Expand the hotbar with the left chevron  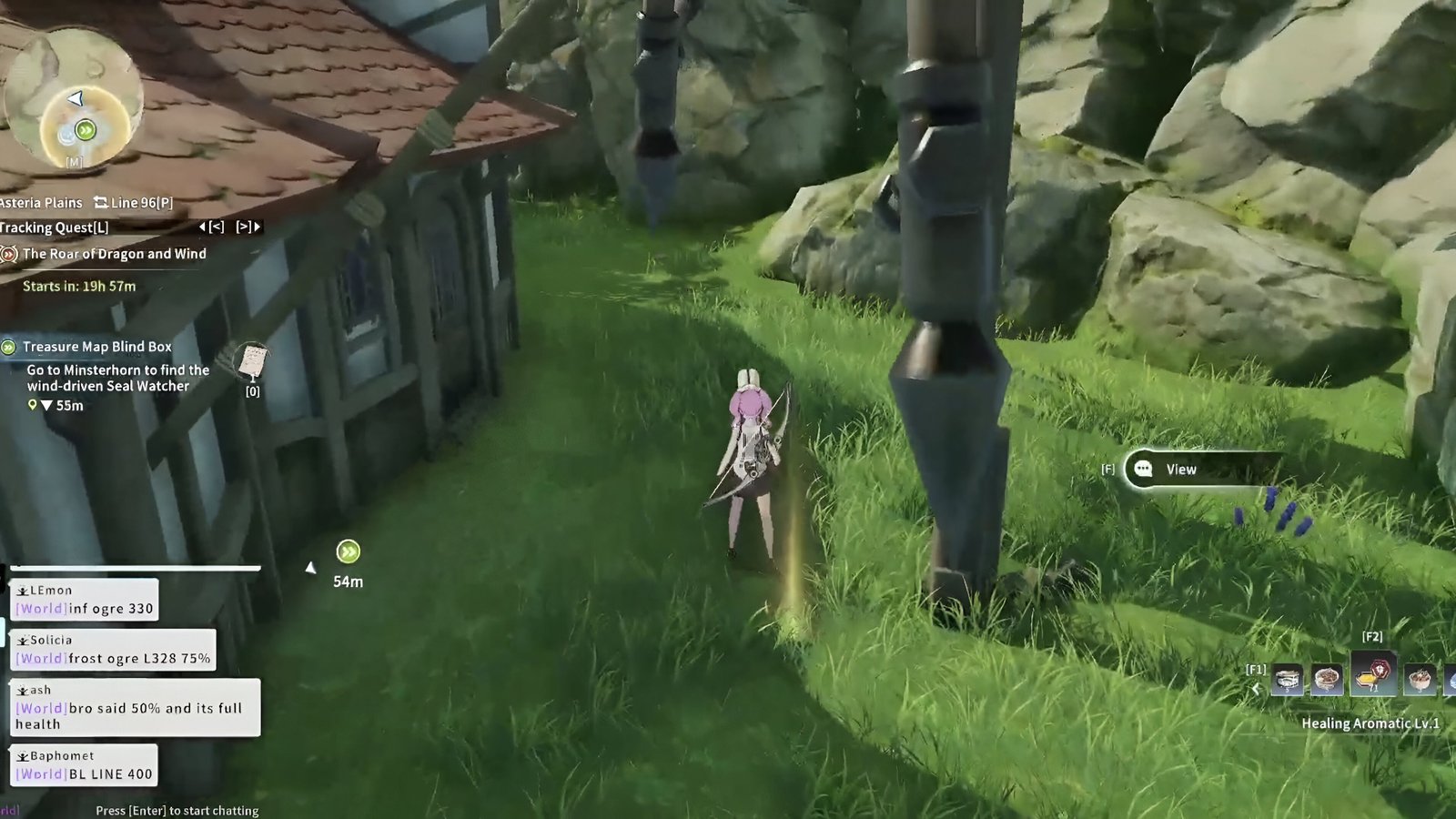(x=1257, y=688)
